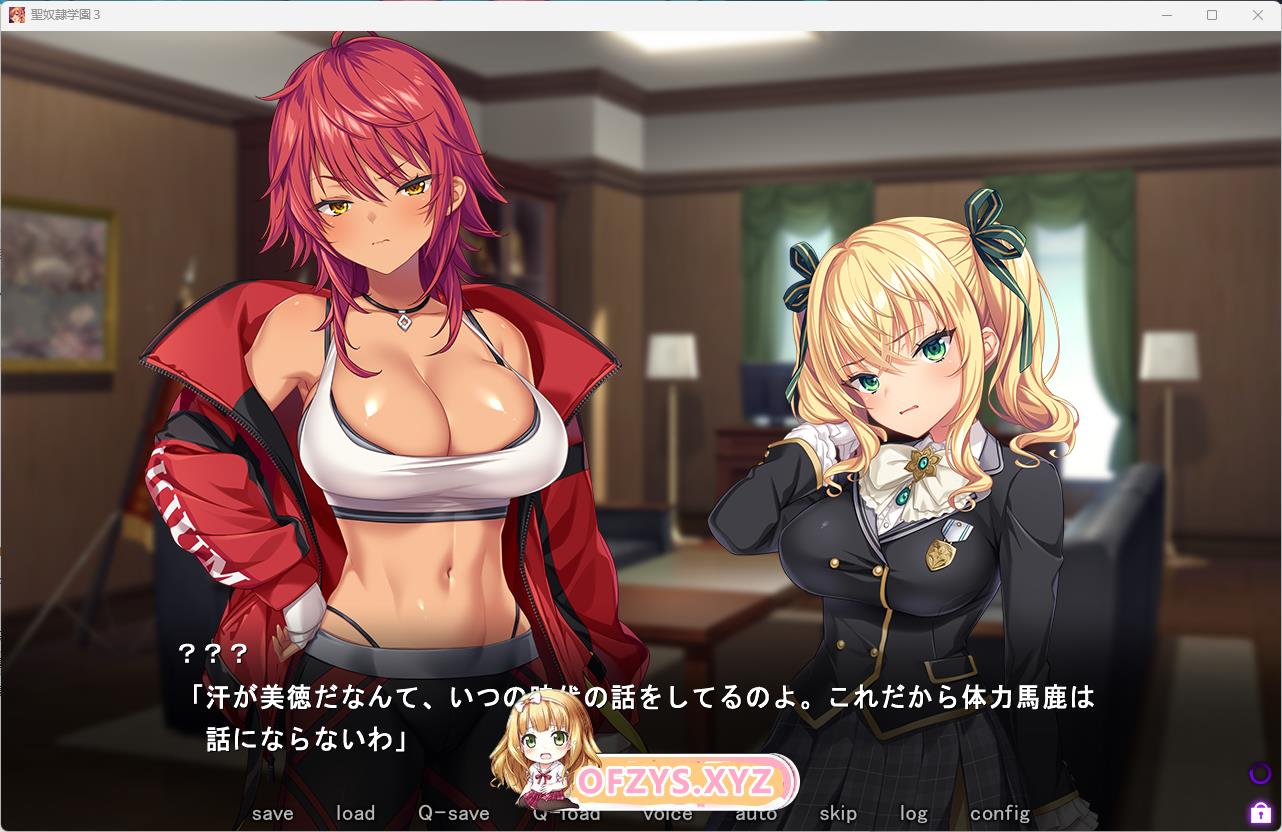Close the game window
Image resolution: width=1282 pixels, height=832 pixels.
pyautogui.click(x=1258, y=15)
